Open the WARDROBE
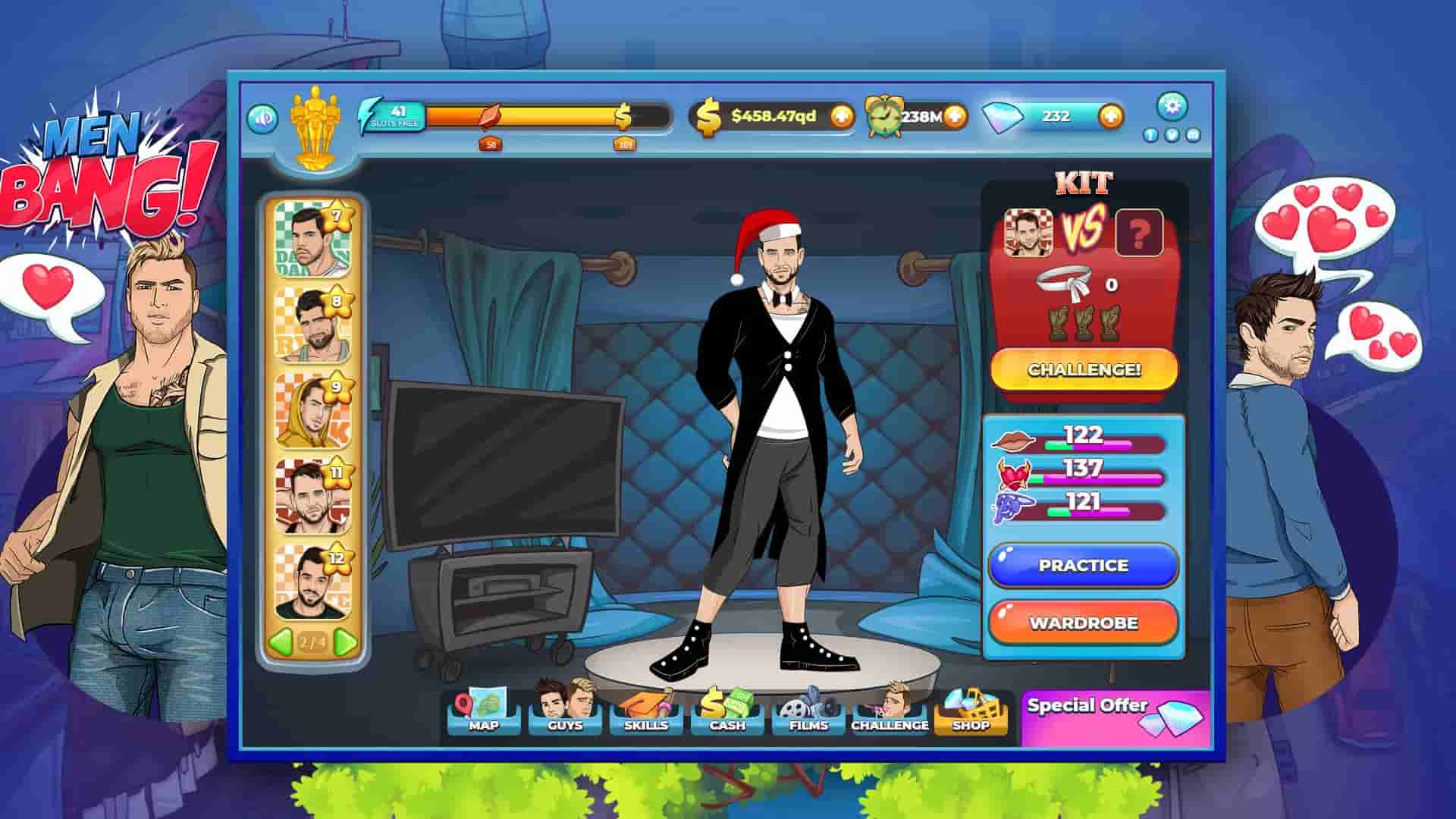Viewport: 1456px width, 819px height. 1083,622
